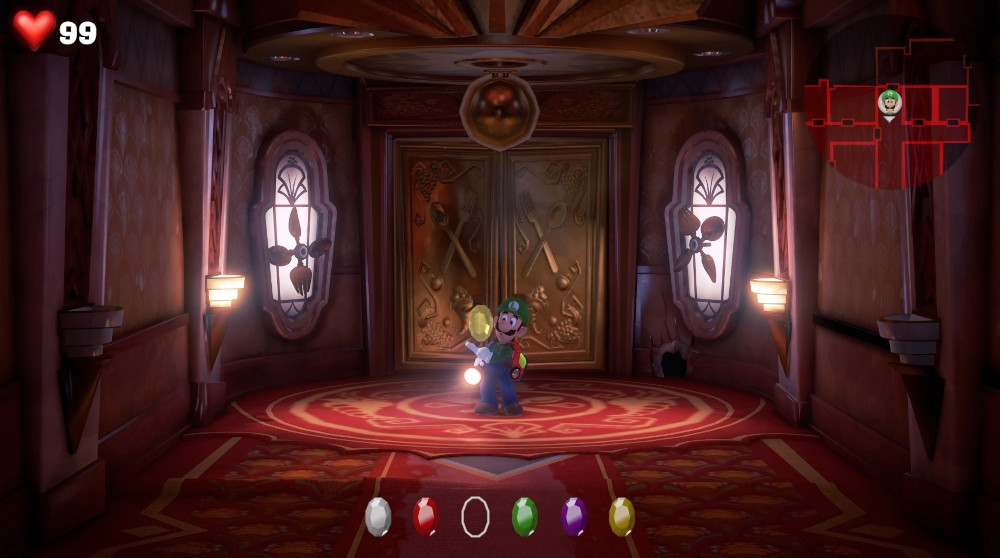Select the green gem icon

(524, 516)
